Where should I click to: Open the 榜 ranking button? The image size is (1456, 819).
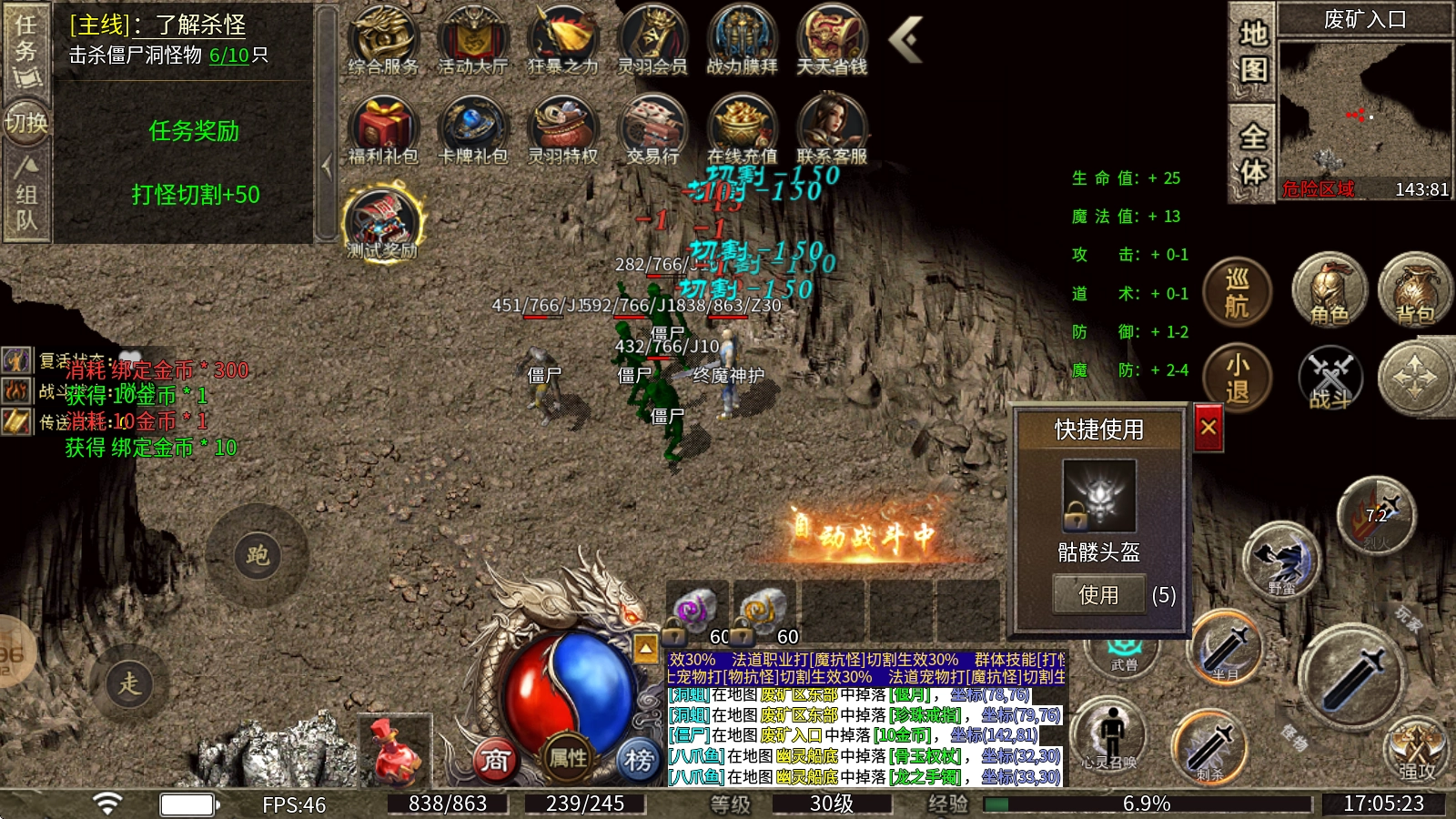tap(638, 758)
